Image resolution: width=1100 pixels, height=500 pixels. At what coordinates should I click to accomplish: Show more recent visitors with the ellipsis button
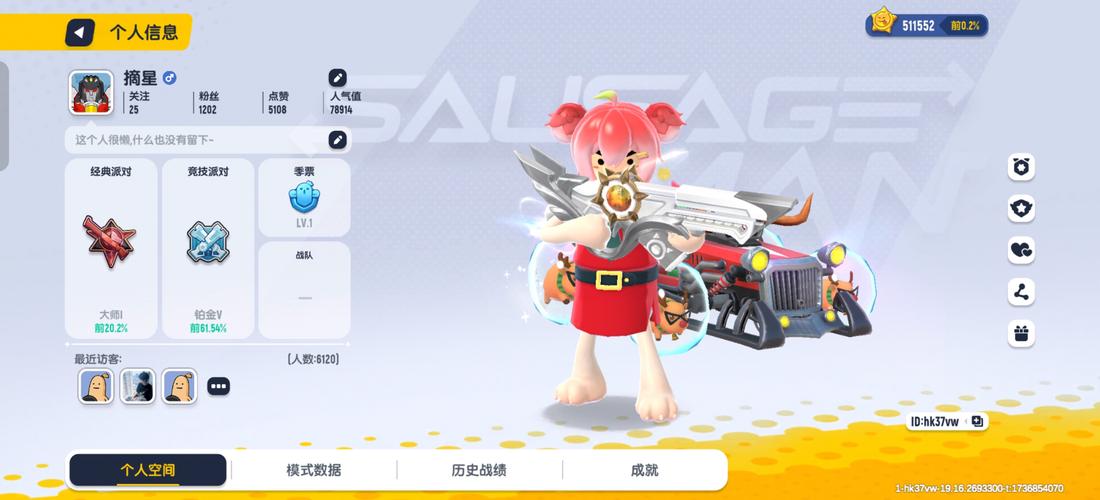coord(218,386)
